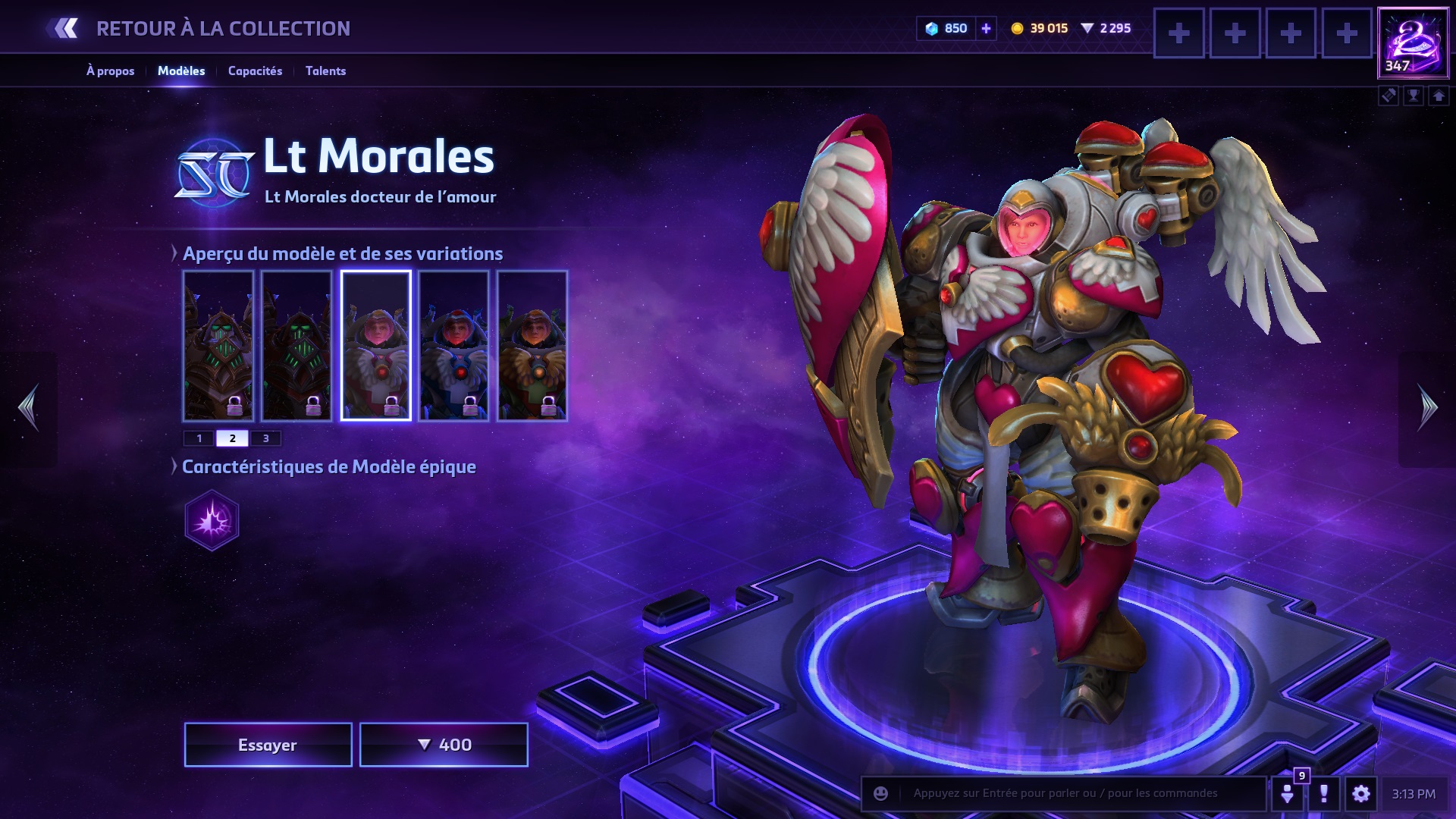Open the settings gear menu

1361,793
